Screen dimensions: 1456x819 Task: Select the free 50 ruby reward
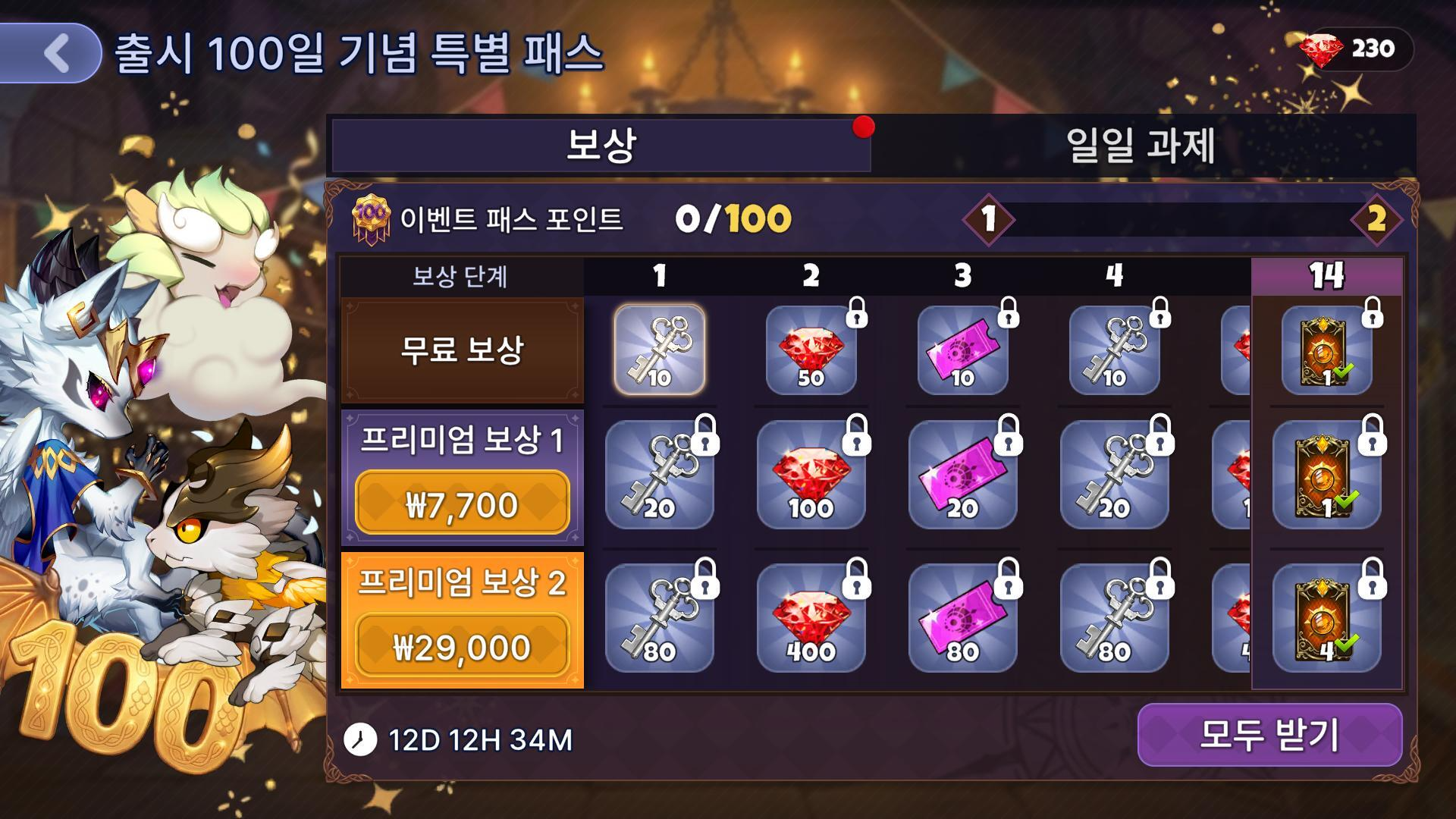(x=811, y=351)
